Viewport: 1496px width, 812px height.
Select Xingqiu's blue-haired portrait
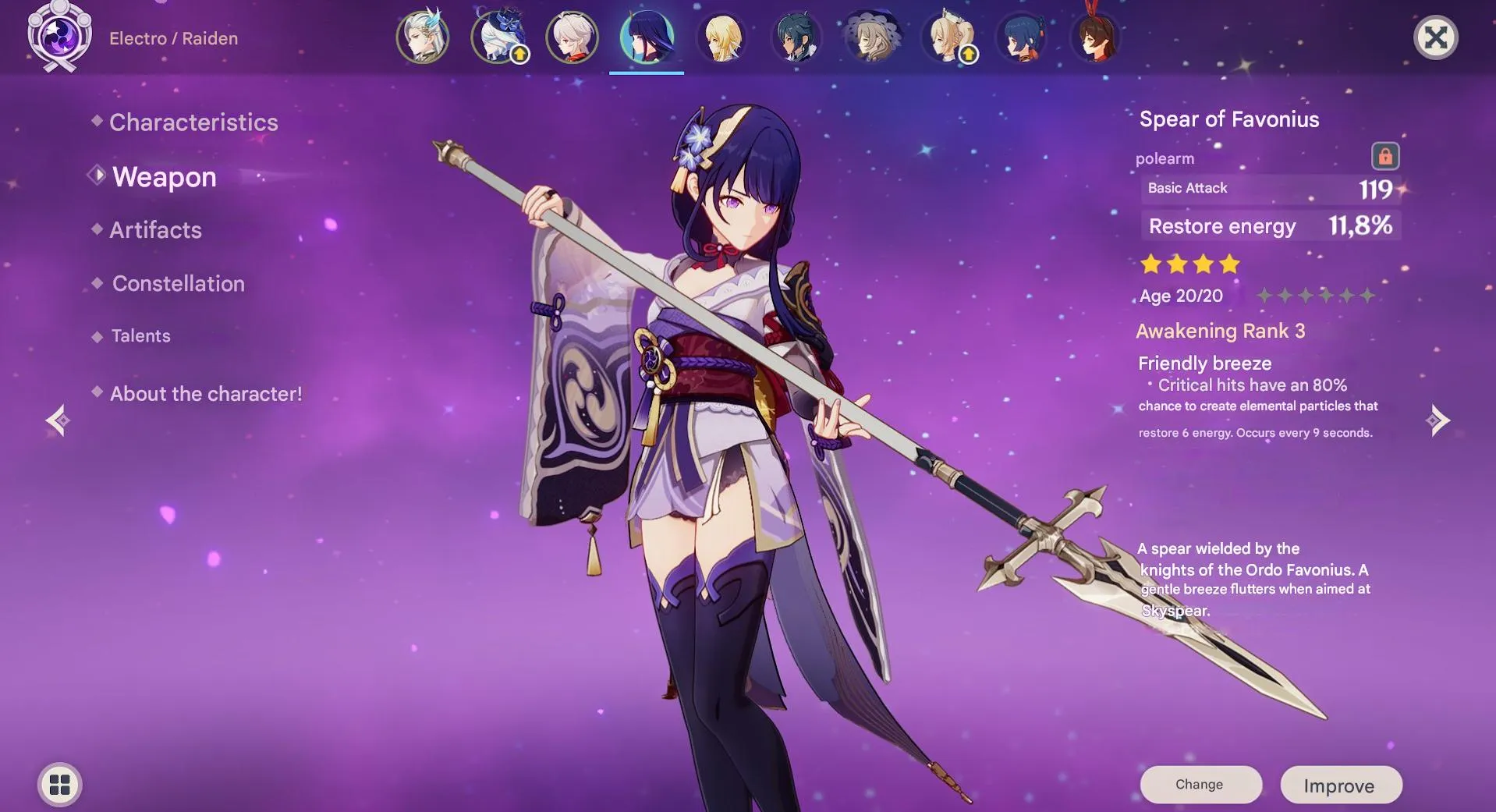(1023, 37)
